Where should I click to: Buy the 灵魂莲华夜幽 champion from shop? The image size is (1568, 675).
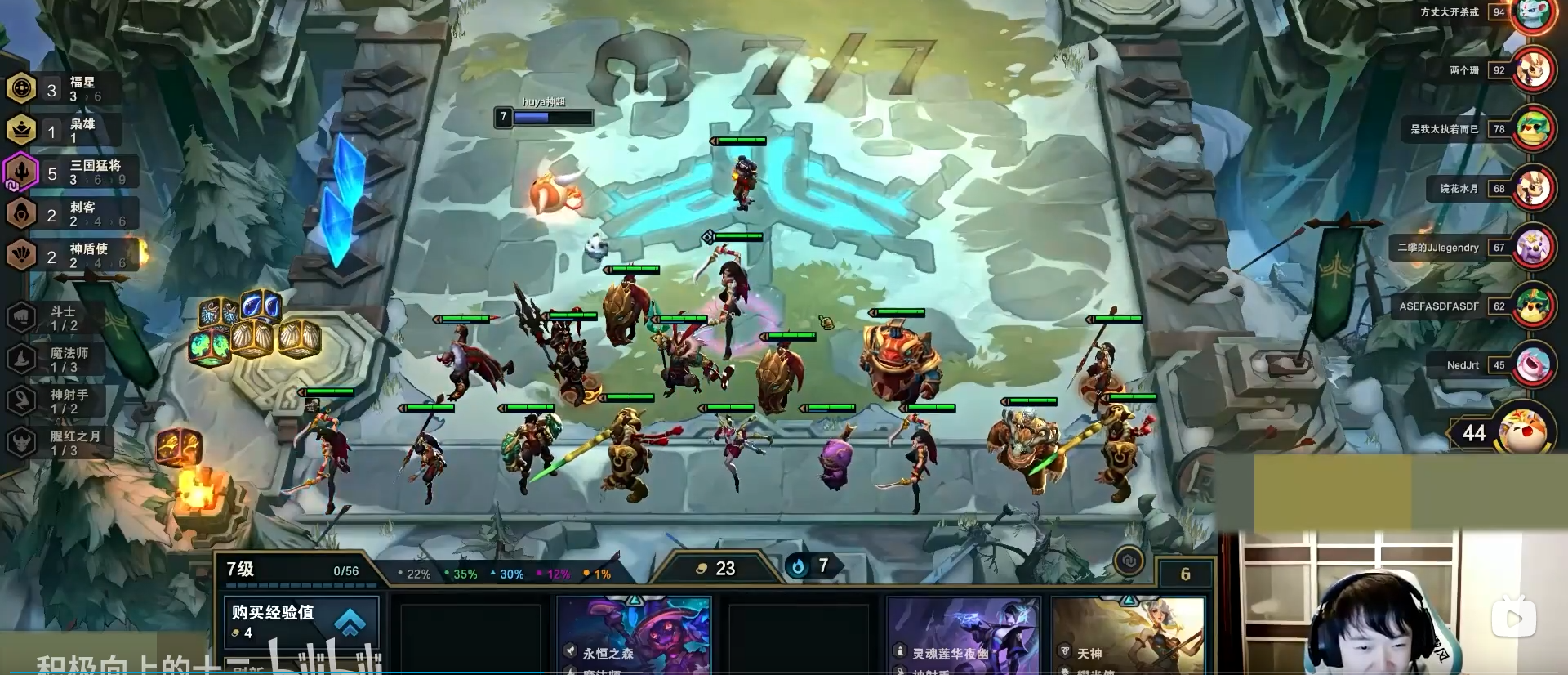click(964, 637)
